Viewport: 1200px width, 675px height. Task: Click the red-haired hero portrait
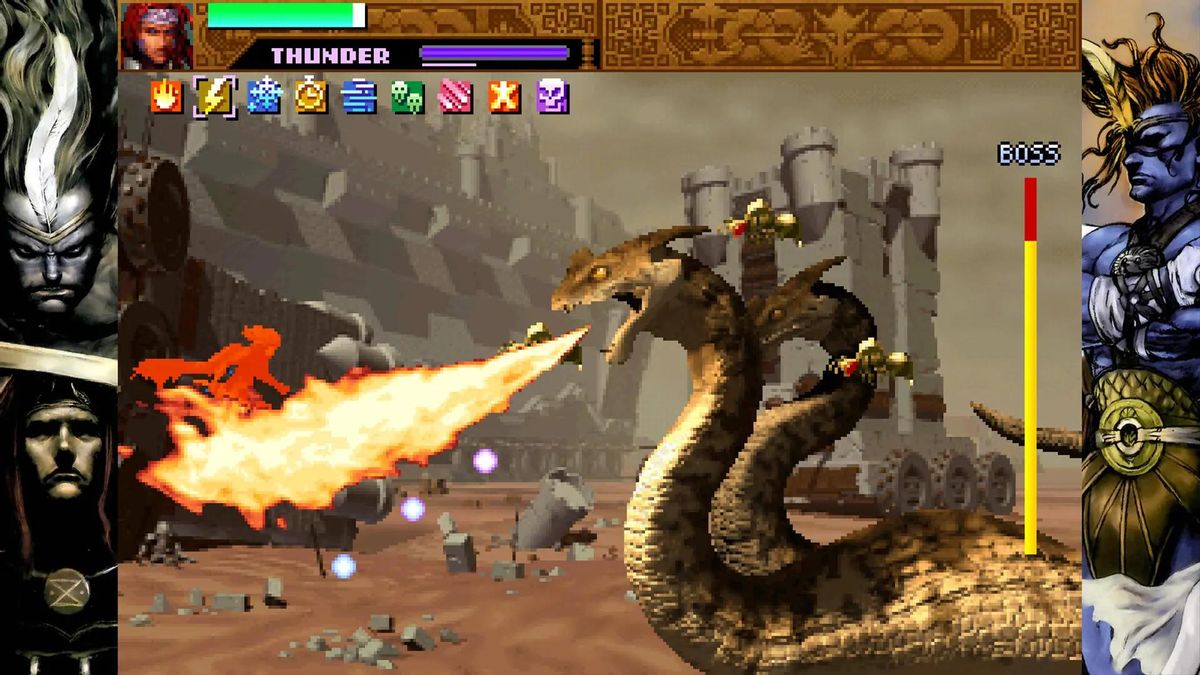[157, 35]
